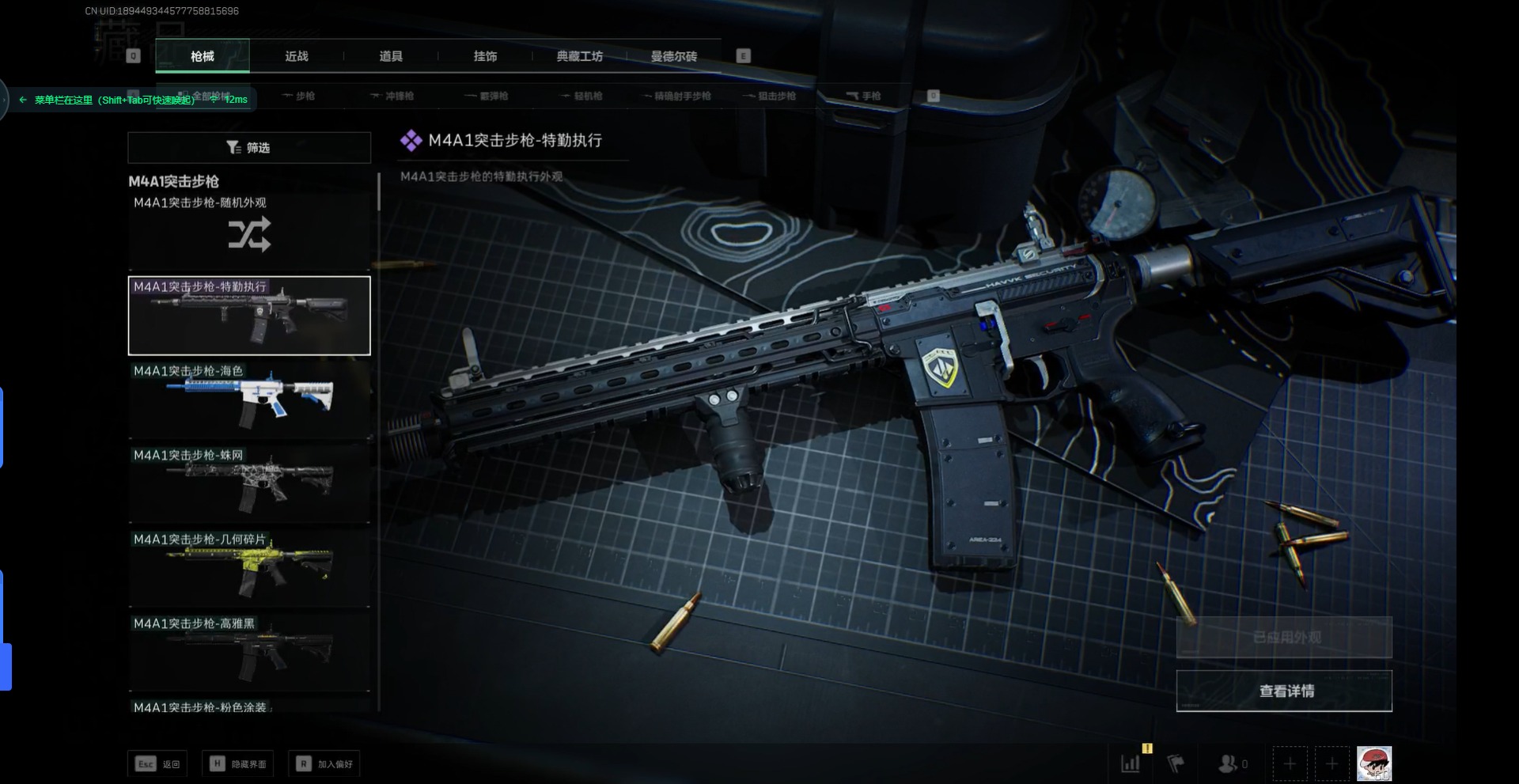Image resolution: width=1519 pixels, height=784 pixels.
Task: Select the 挂饰 (charms) tab
Action: [x=485, y=56]
